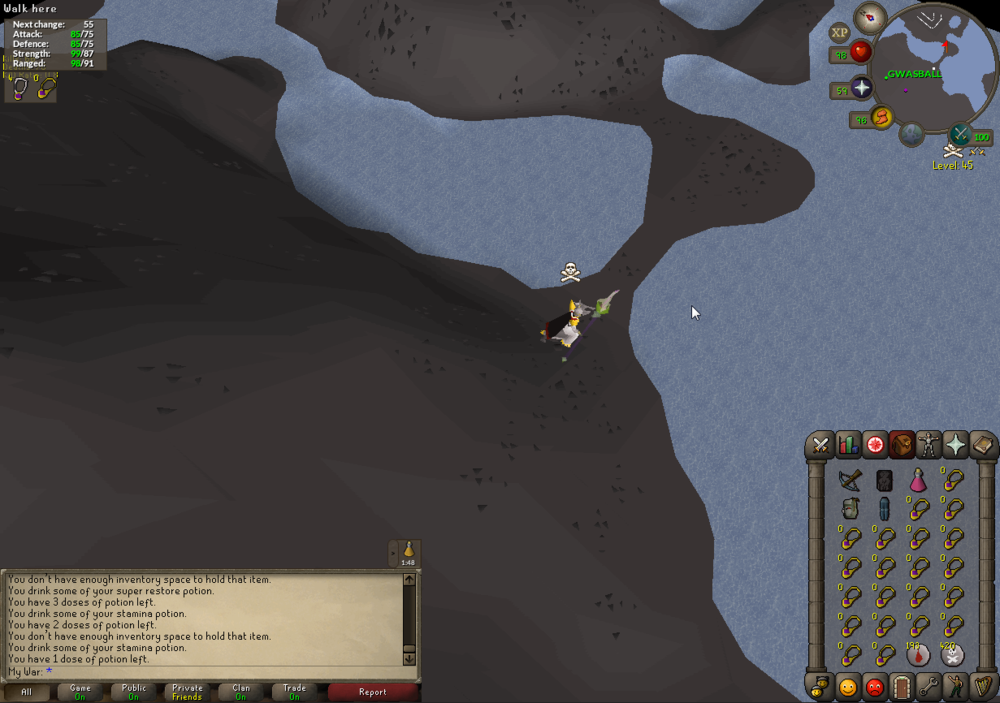This screenshot has width=1000, height=703.
Task: Switch chat filter to Public
Action: (134, 691)
